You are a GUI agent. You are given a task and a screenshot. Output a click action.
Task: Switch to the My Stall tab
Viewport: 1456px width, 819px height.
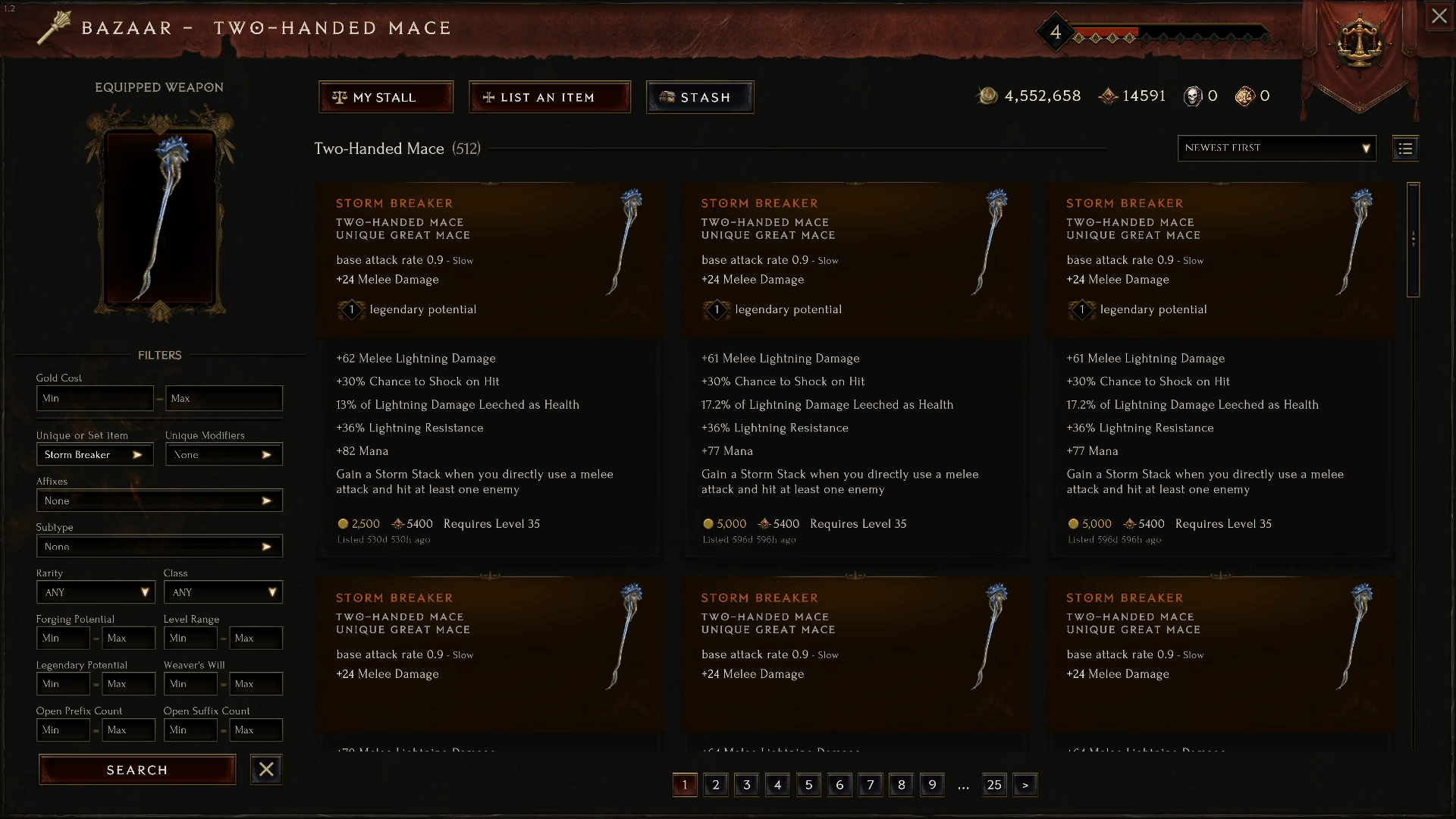click(x=385, y=97)
